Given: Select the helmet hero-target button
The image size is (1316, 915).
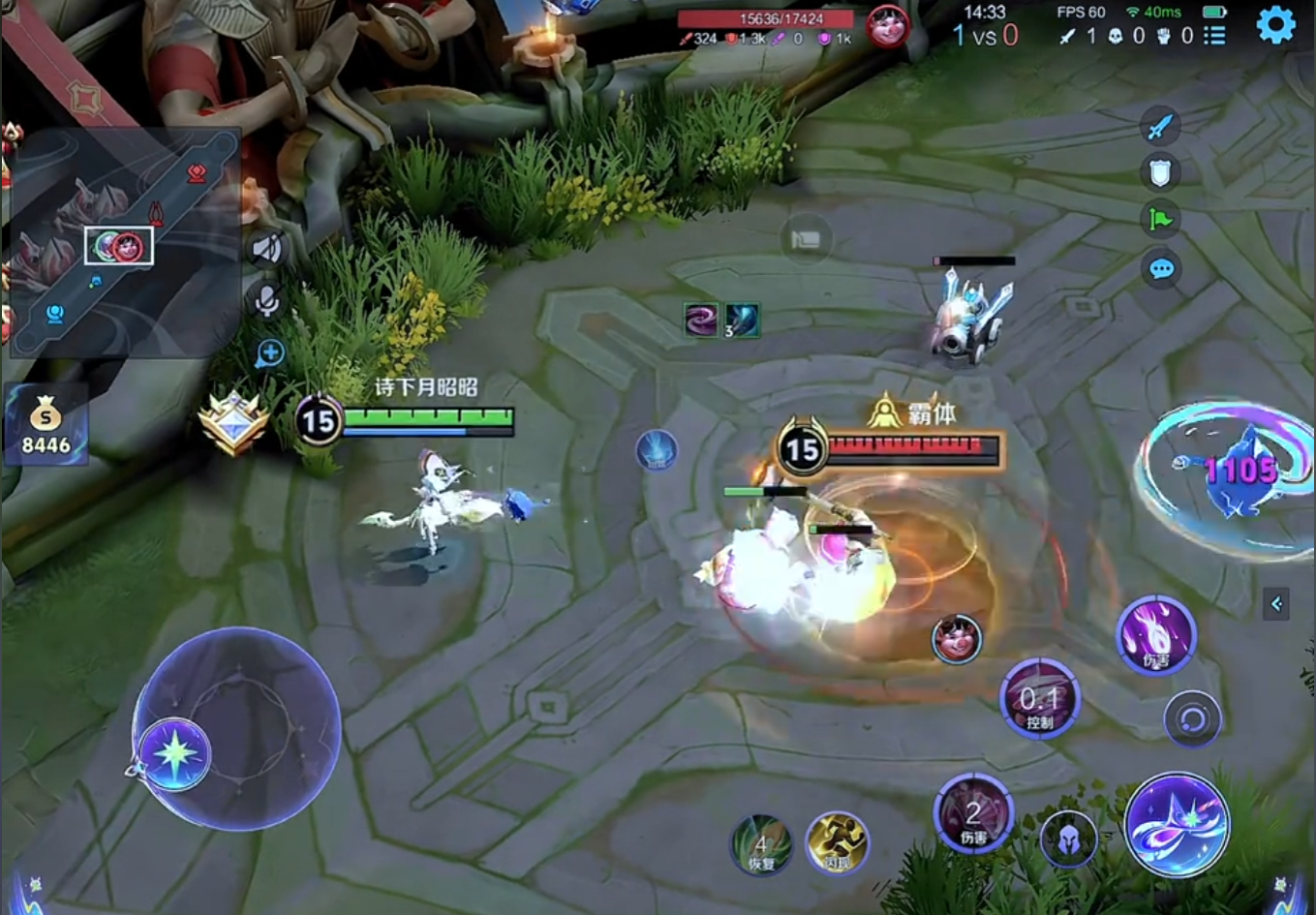Looking at the screenshot, I should click(1068, 839).
